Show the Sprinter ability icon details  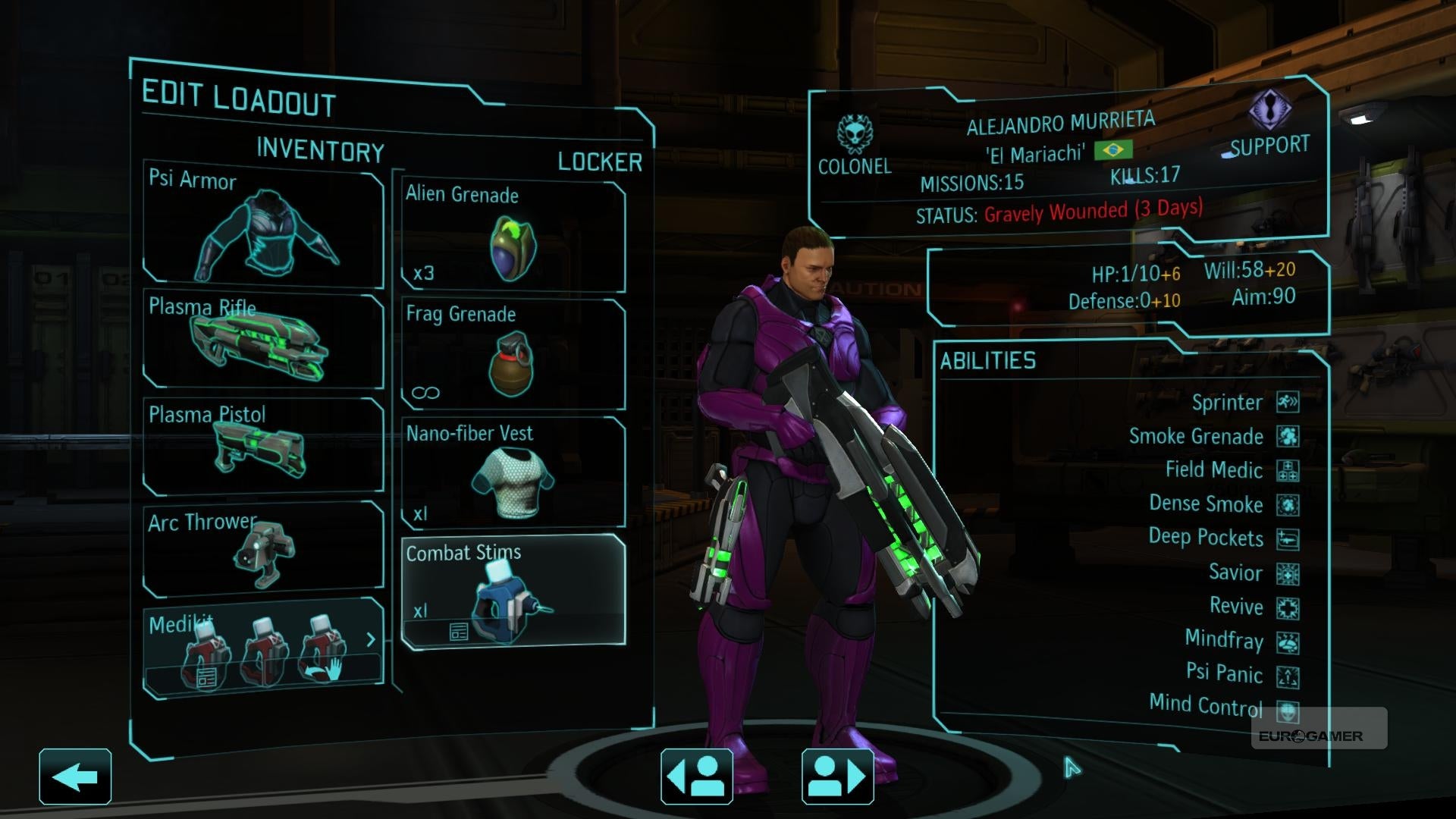[1288, 402]
